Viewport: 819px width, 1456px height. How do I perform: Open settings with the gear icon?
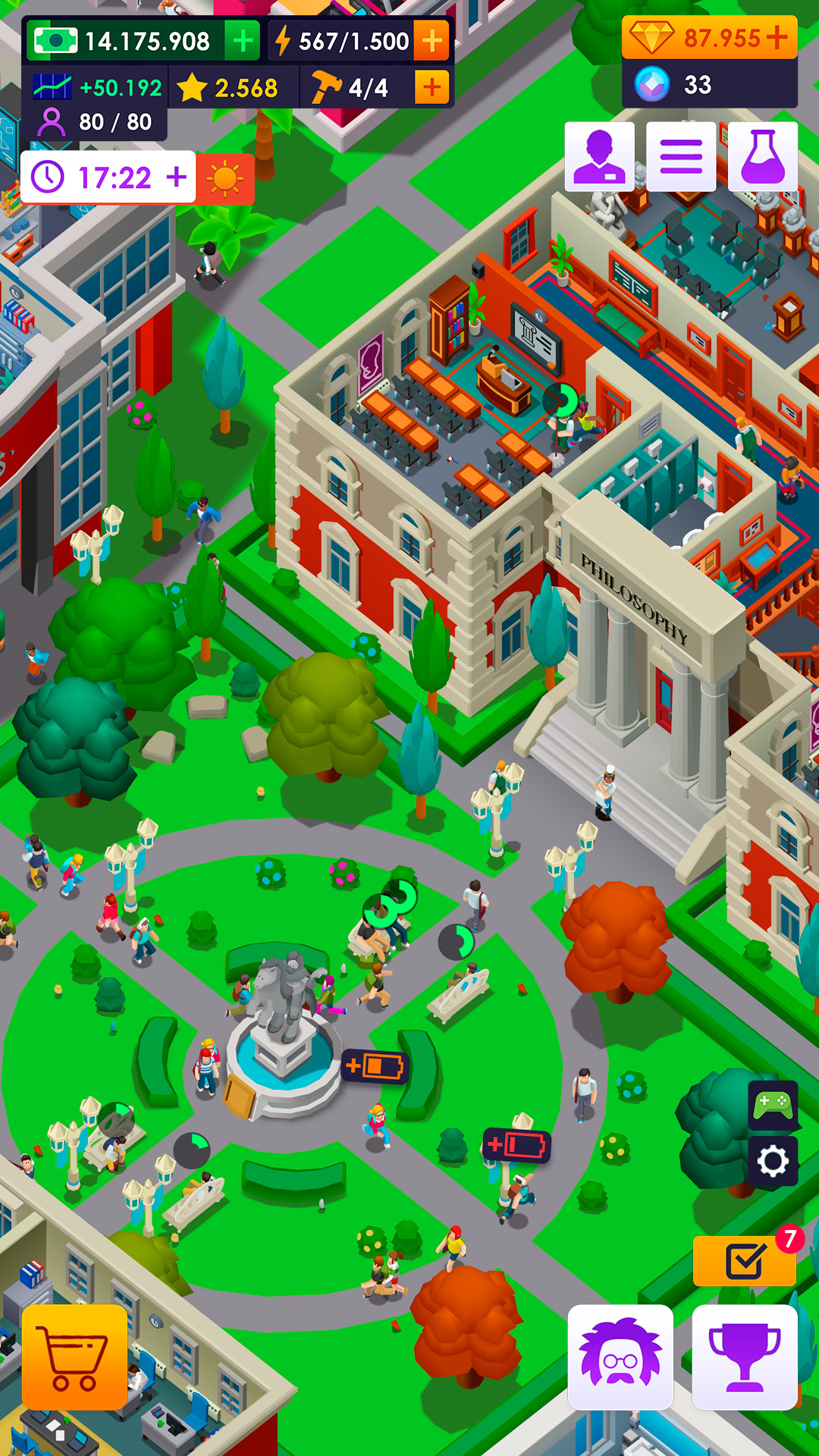point(773,1161)
